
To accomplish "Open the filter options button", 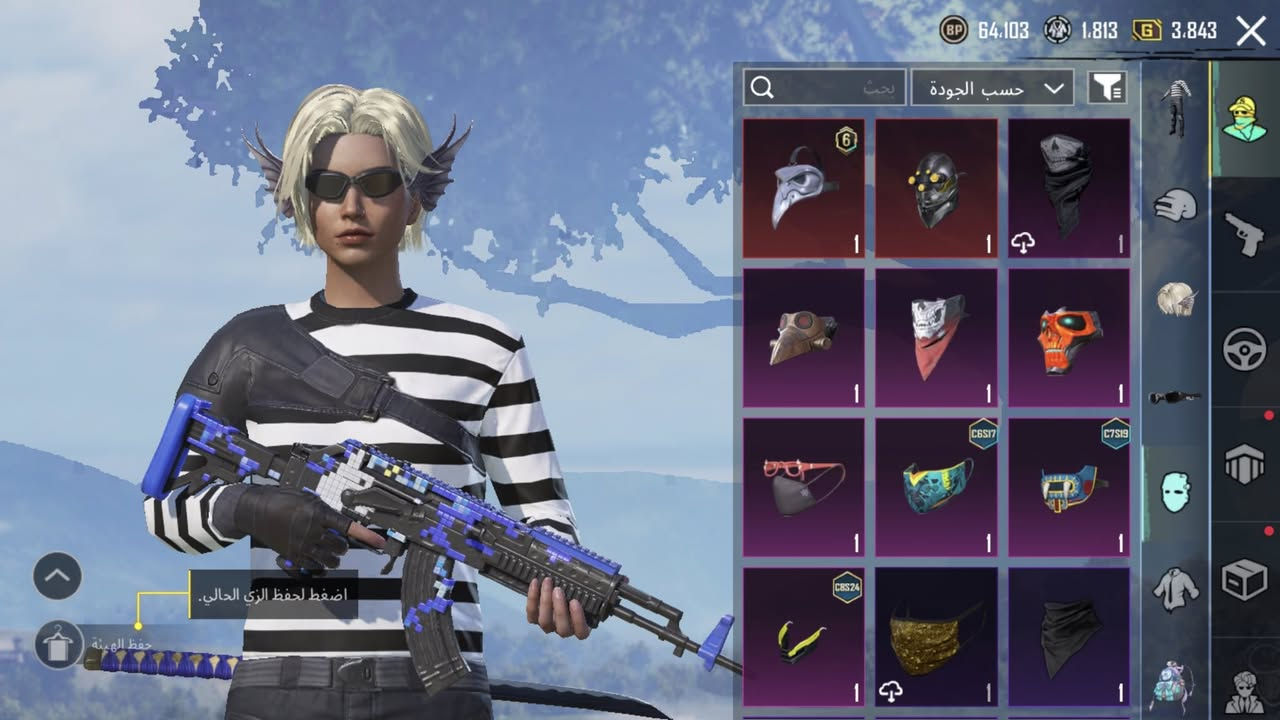I will 1107,88.
